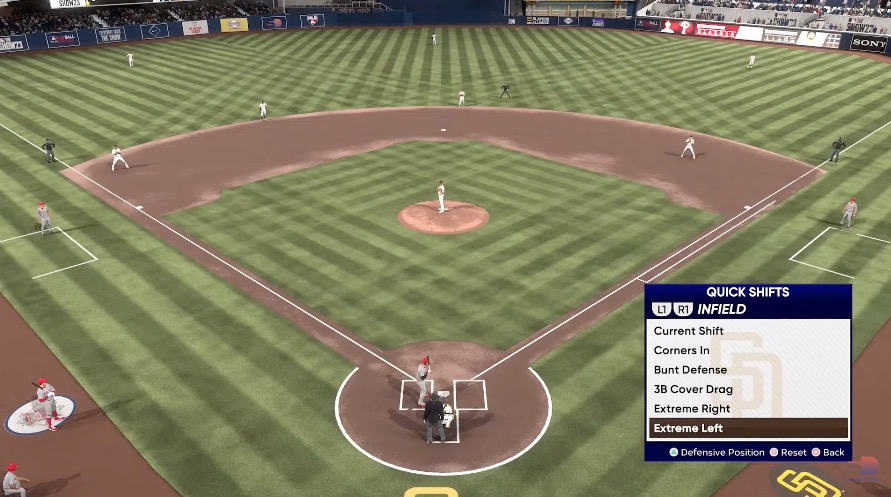Viewport: 891px width, 497px height.
Task: Select the highlighted Extreme Left shift
Action: tap(689, 428)
